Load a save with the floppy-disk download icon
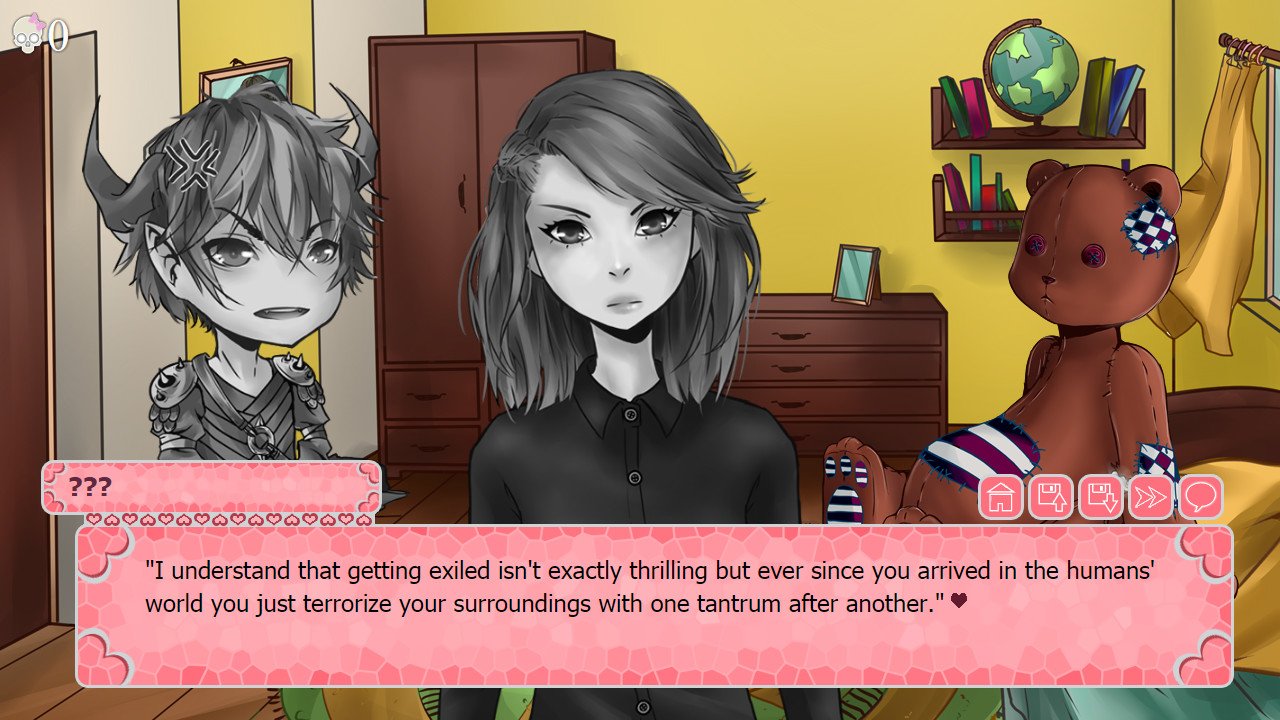Screen dimensions: 1280x720 (1101, 496)
